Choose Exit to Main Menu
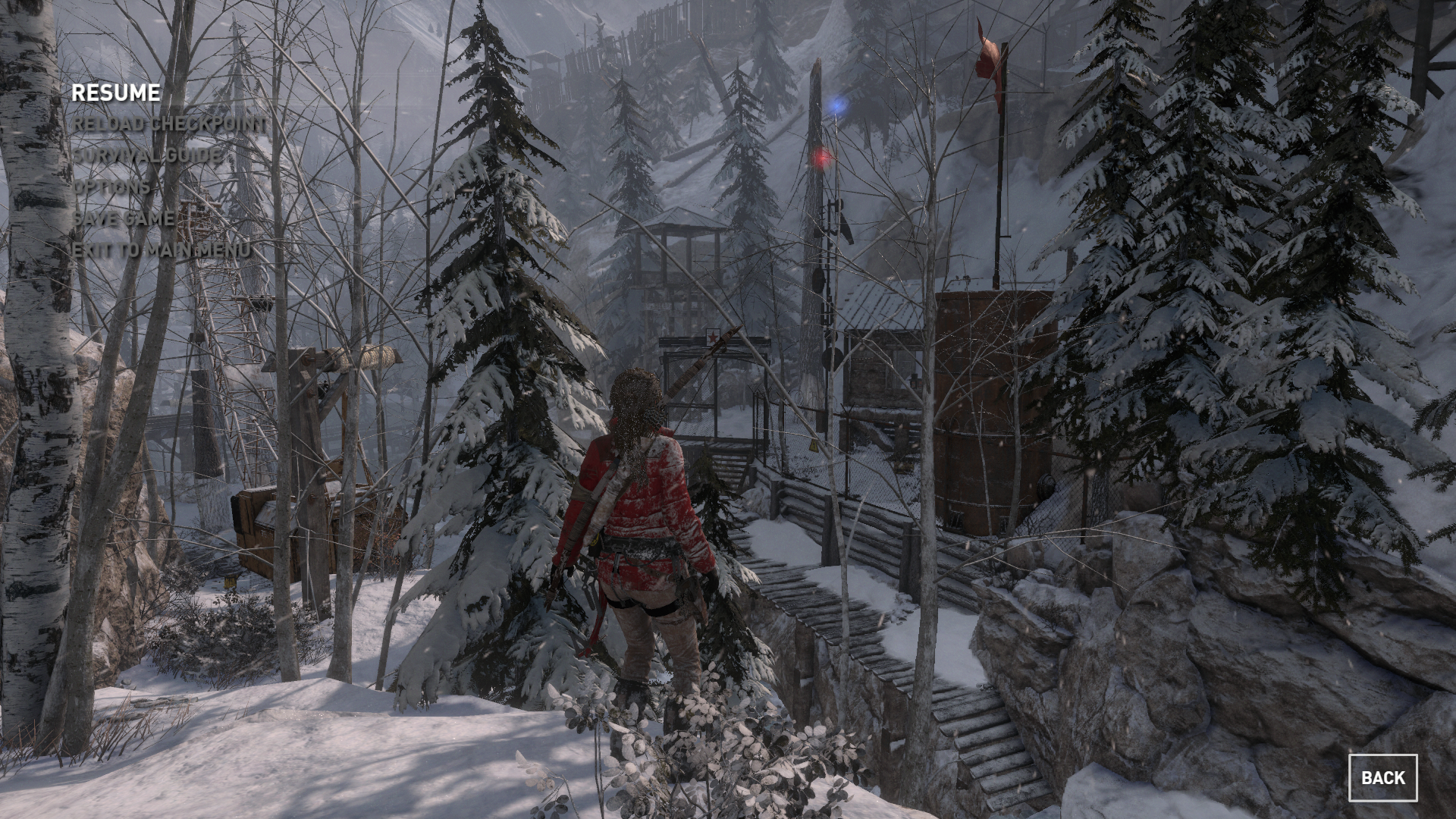The image size is (1456, 819). [x=161, y=250]
